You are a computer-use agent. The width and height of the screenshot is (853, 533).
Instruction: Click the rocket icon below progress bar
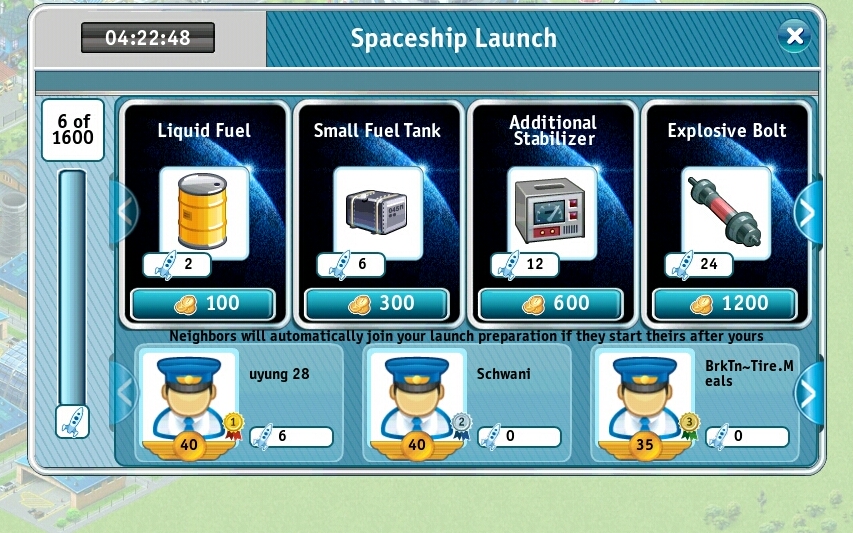[73, 421]
